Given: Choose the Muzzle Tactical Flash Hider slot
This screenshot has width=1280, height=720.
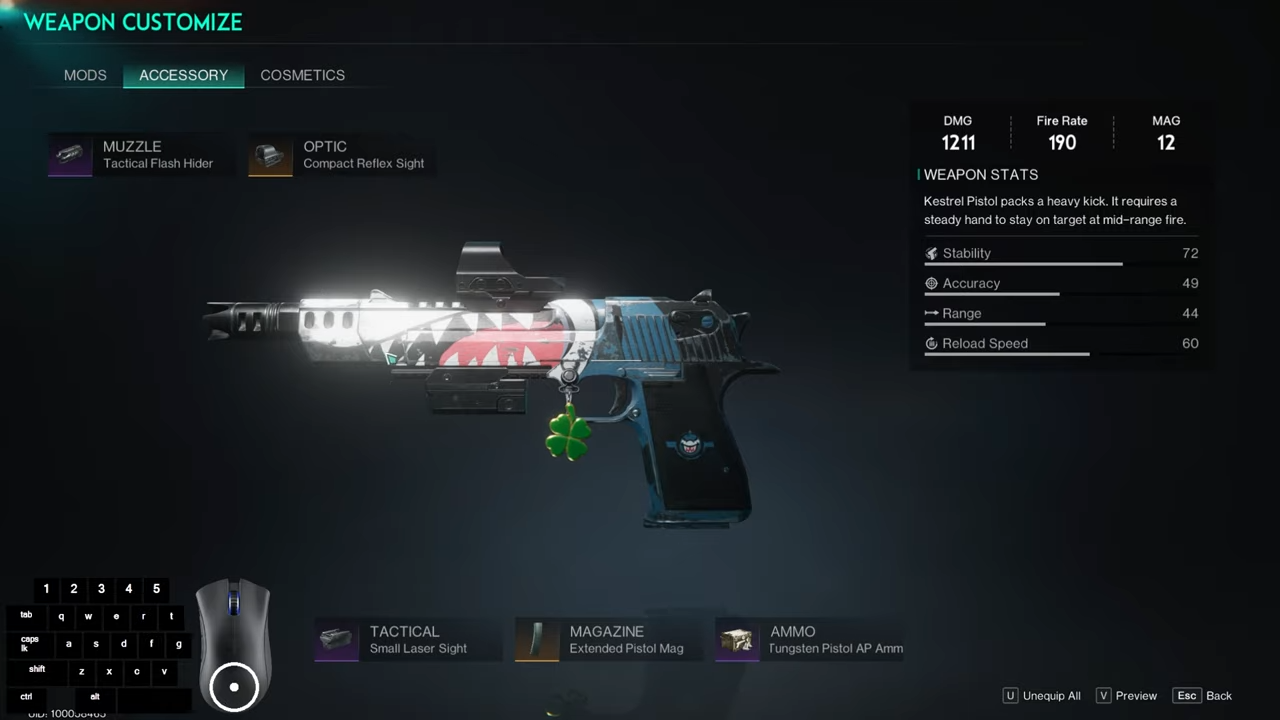Looking at the screenshot, I should click(x=135, y=155).
